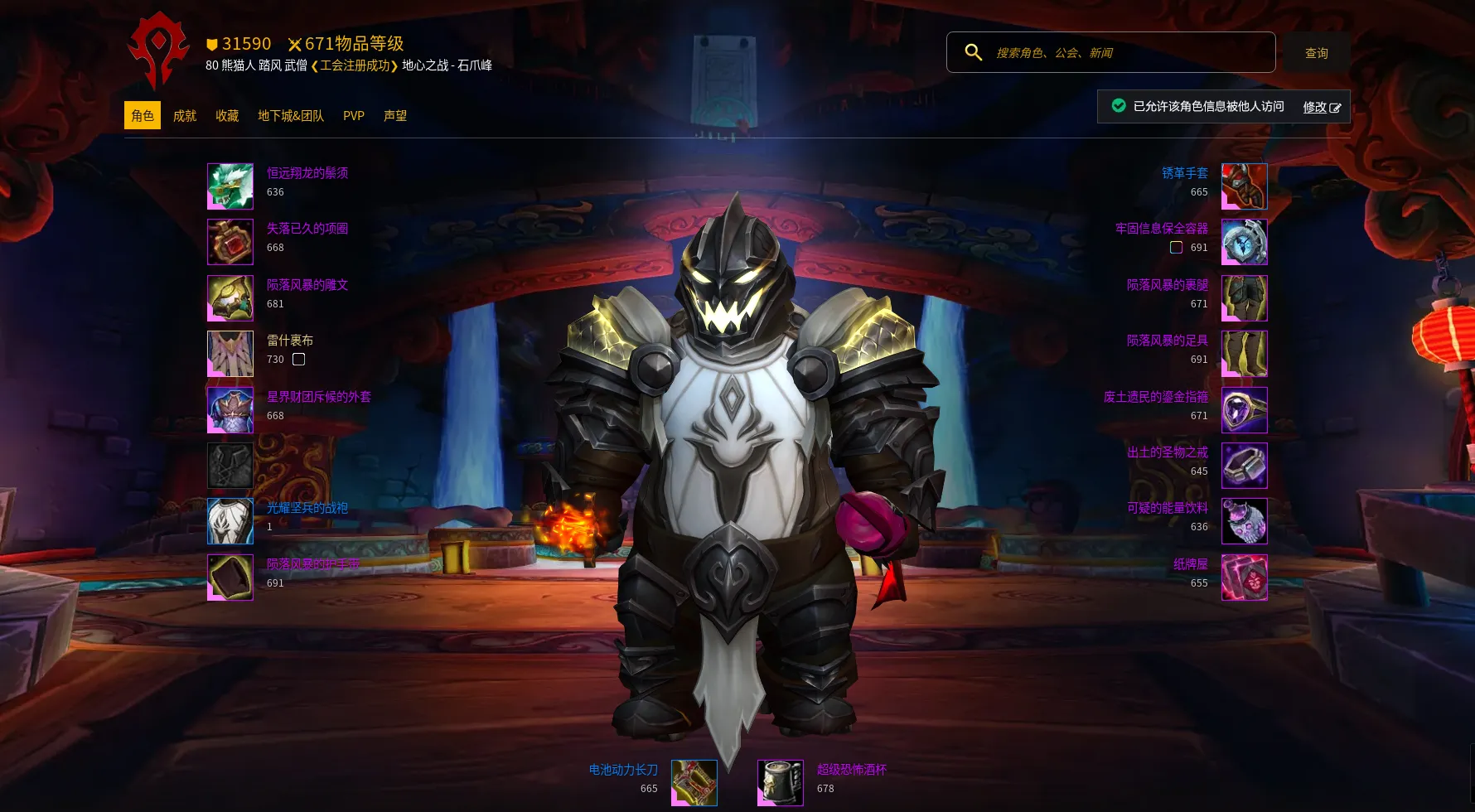Show the PVP tab
The height and width of the screenshot is (812, 1475).
[x=354, y=116]
